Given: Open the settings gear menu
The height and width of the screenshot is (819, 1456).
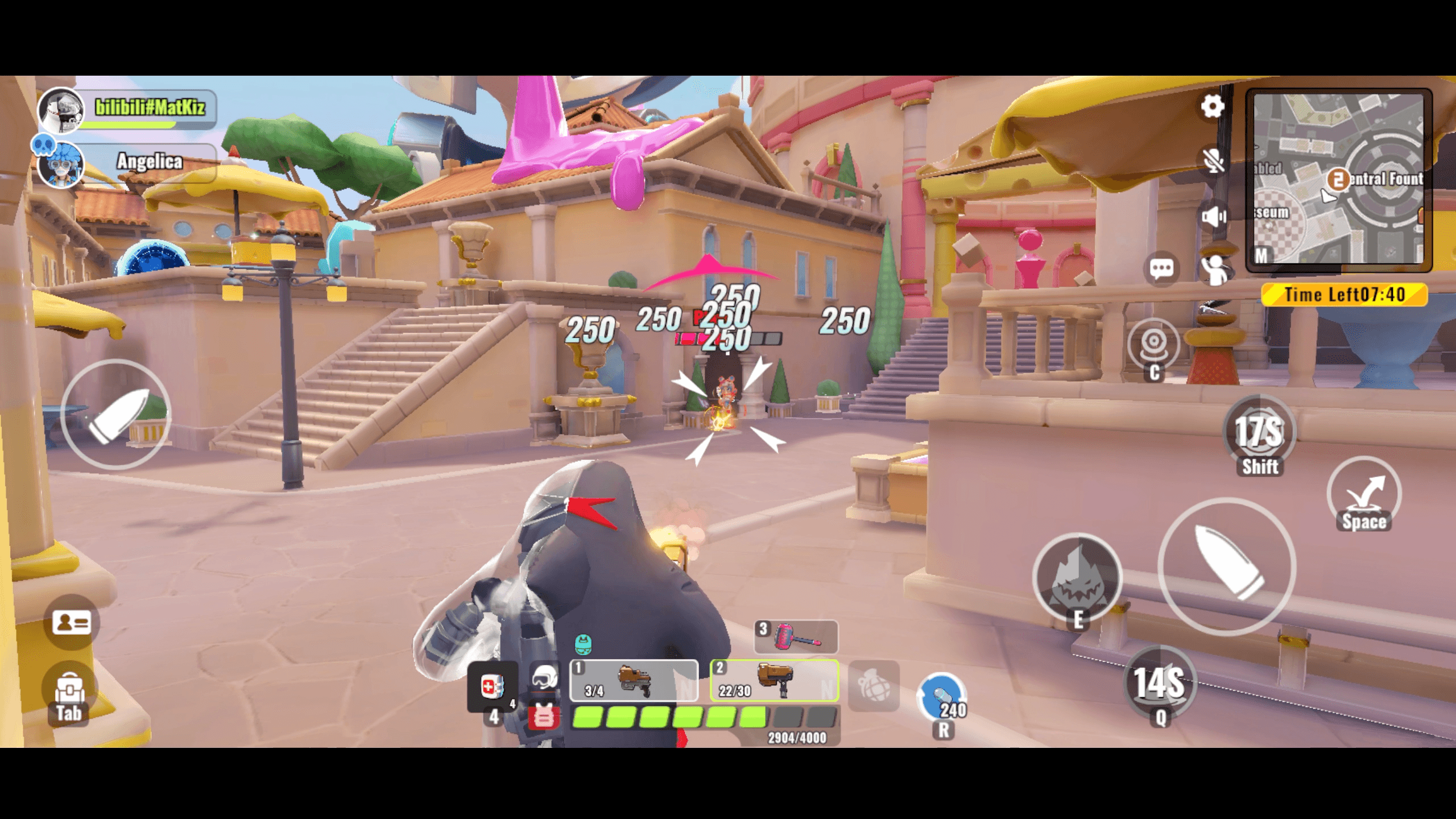Looking at the screenshot, I should point(1212,106).
